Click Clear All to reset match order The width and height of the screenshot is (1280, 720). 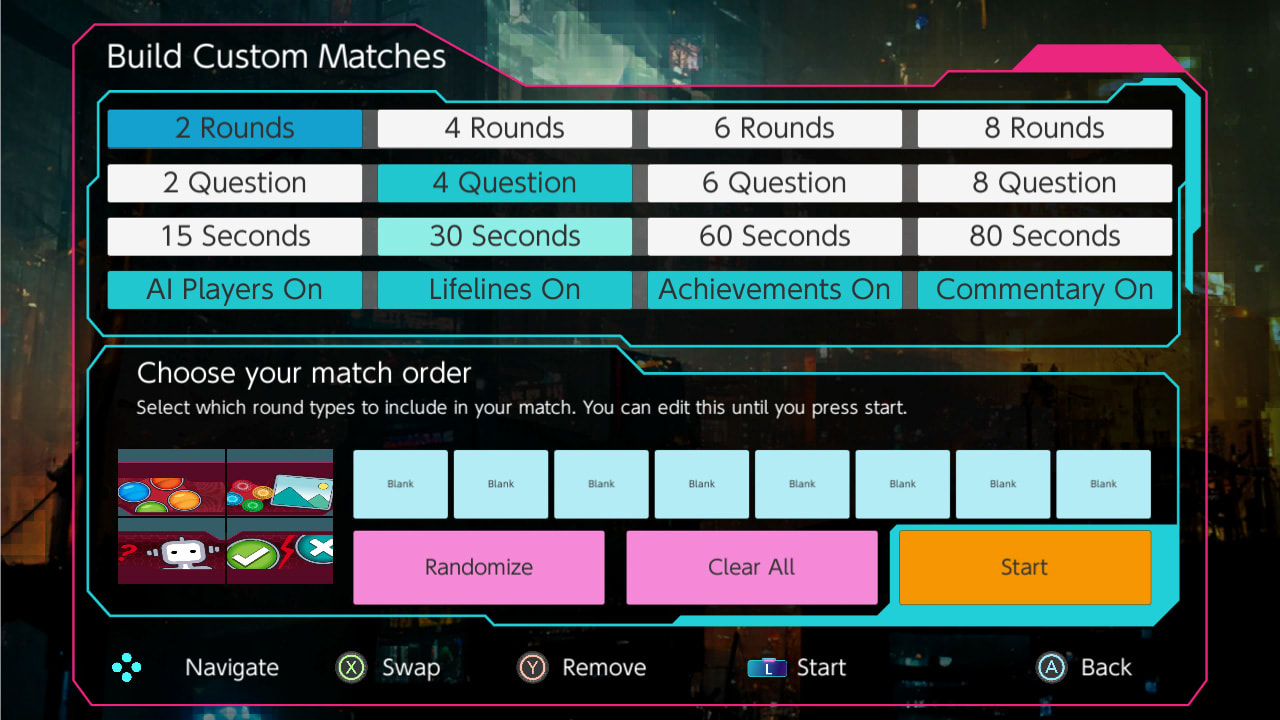751,567
